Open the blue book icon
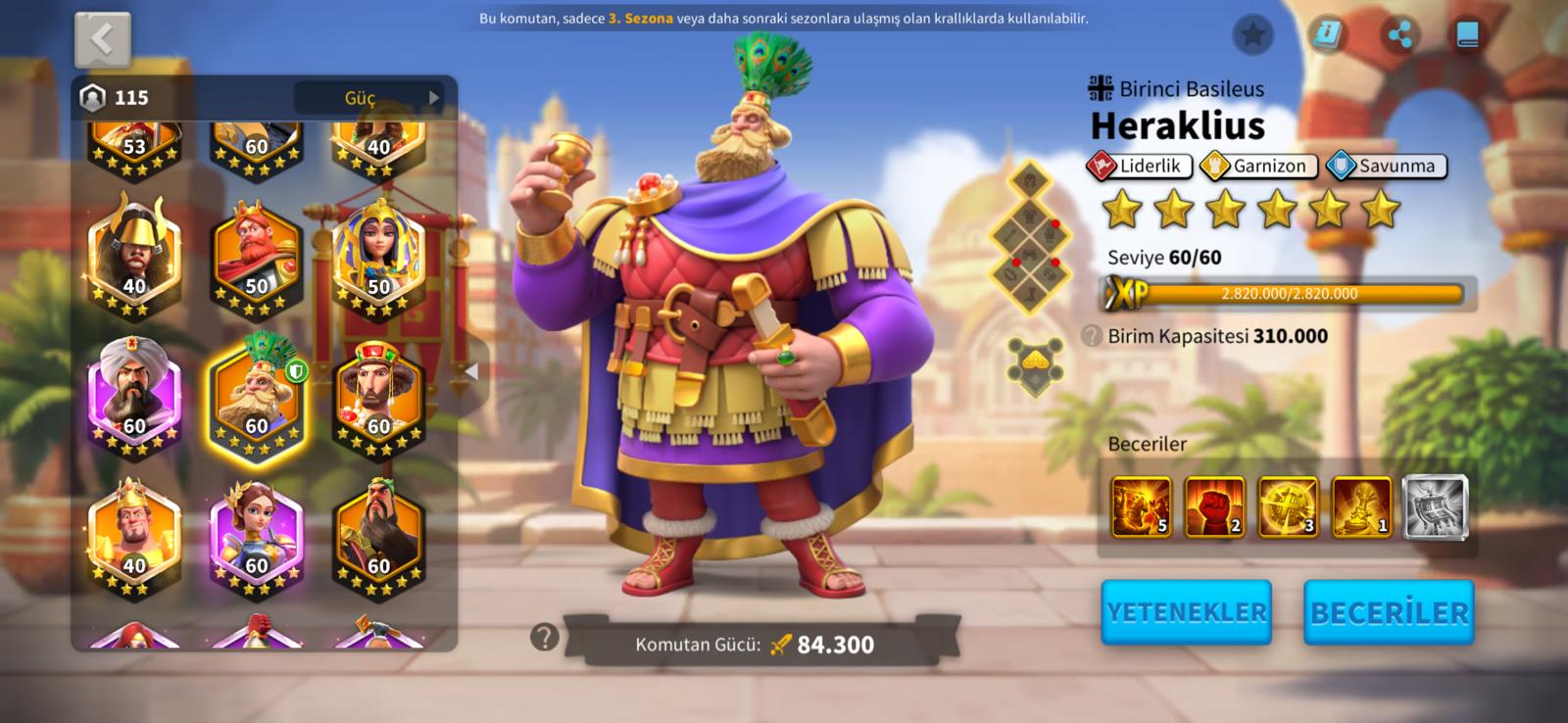1568x723 pixels. 1467,35
